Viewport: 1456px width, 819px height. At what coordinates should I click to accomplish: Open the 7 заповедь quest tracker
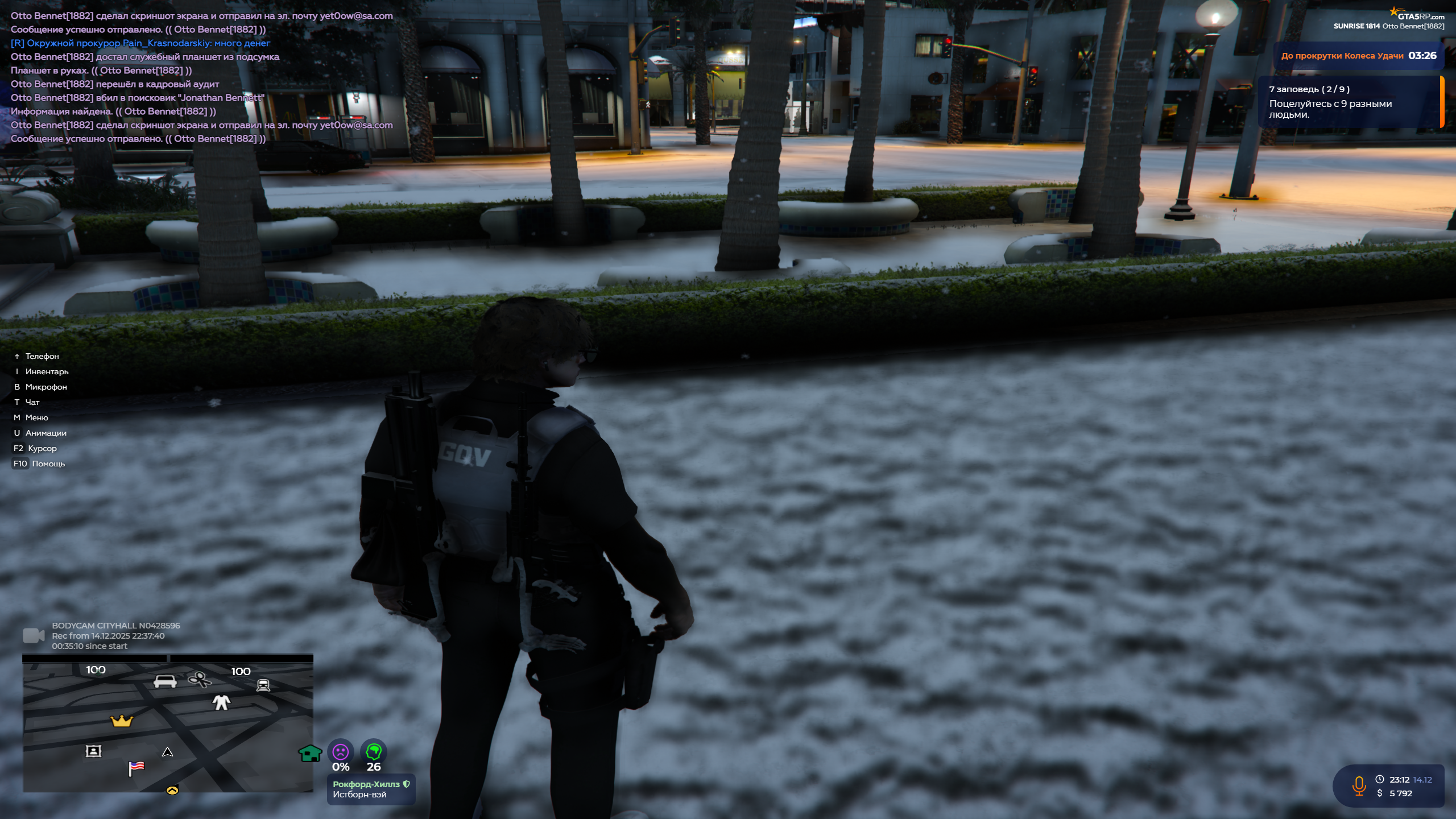click(1349, 102)
